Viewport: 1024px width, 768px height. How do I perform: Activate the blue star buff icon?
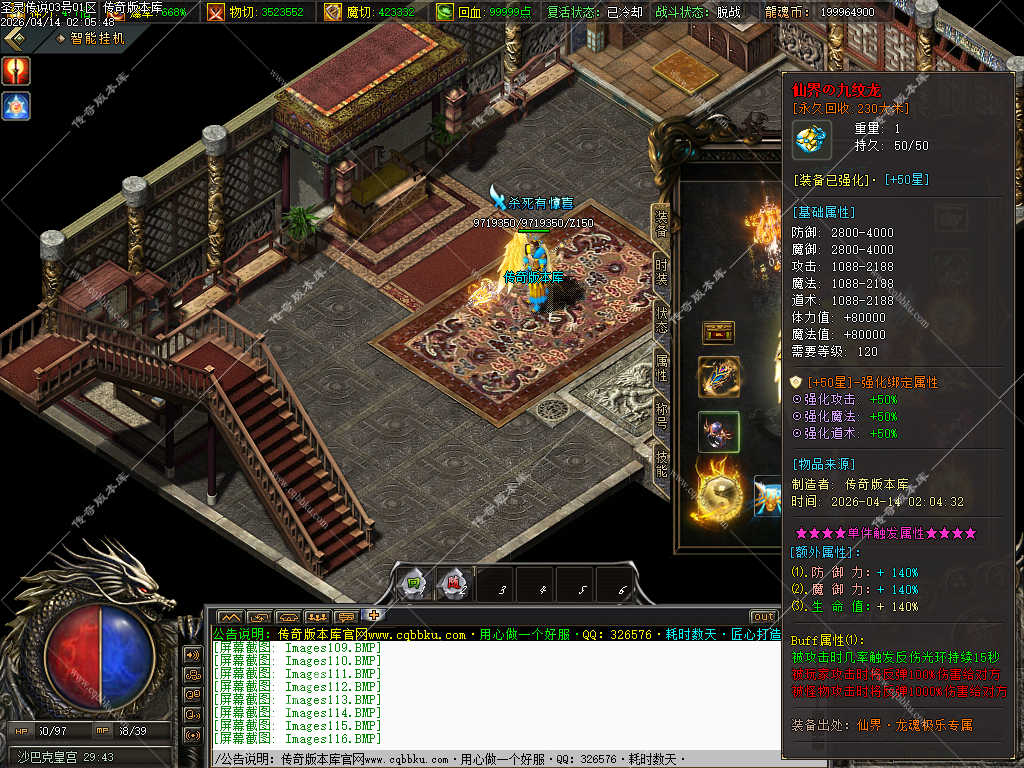tap(16, 106)
